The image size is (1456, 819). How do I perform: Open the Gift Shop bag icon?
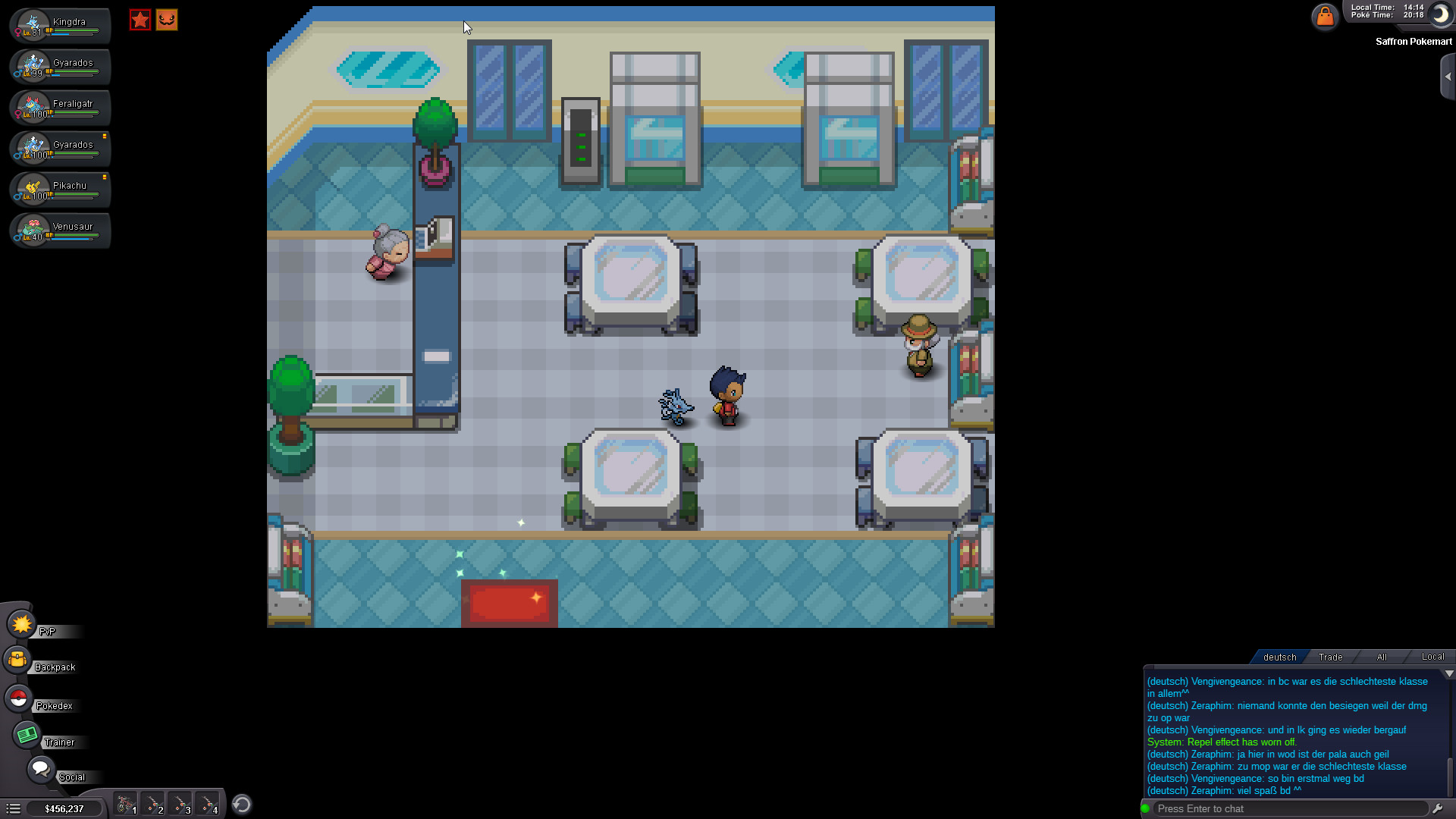click(x=1325, y=17)
